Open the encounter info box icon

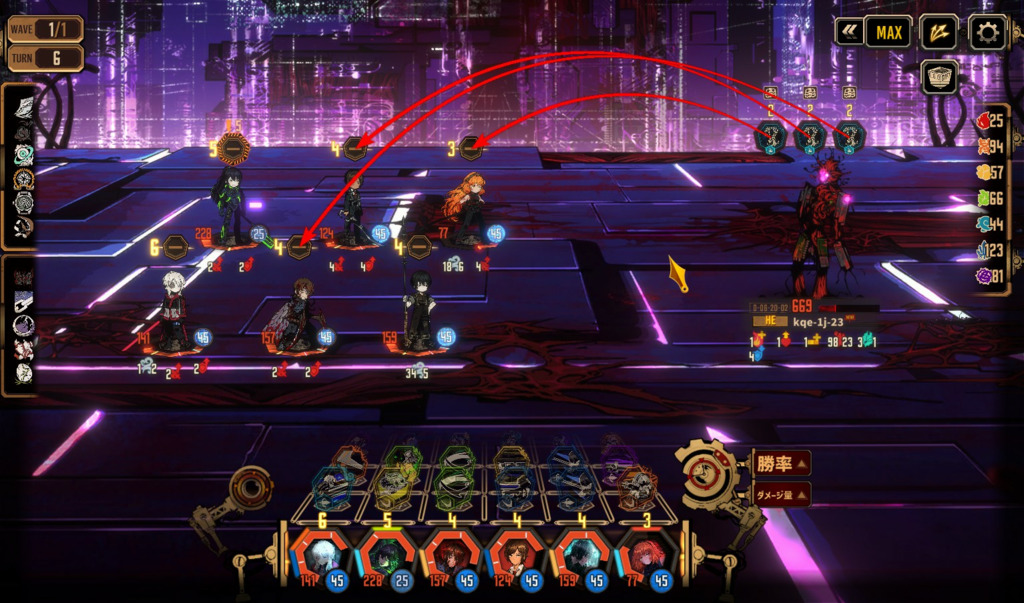(939, 77)
